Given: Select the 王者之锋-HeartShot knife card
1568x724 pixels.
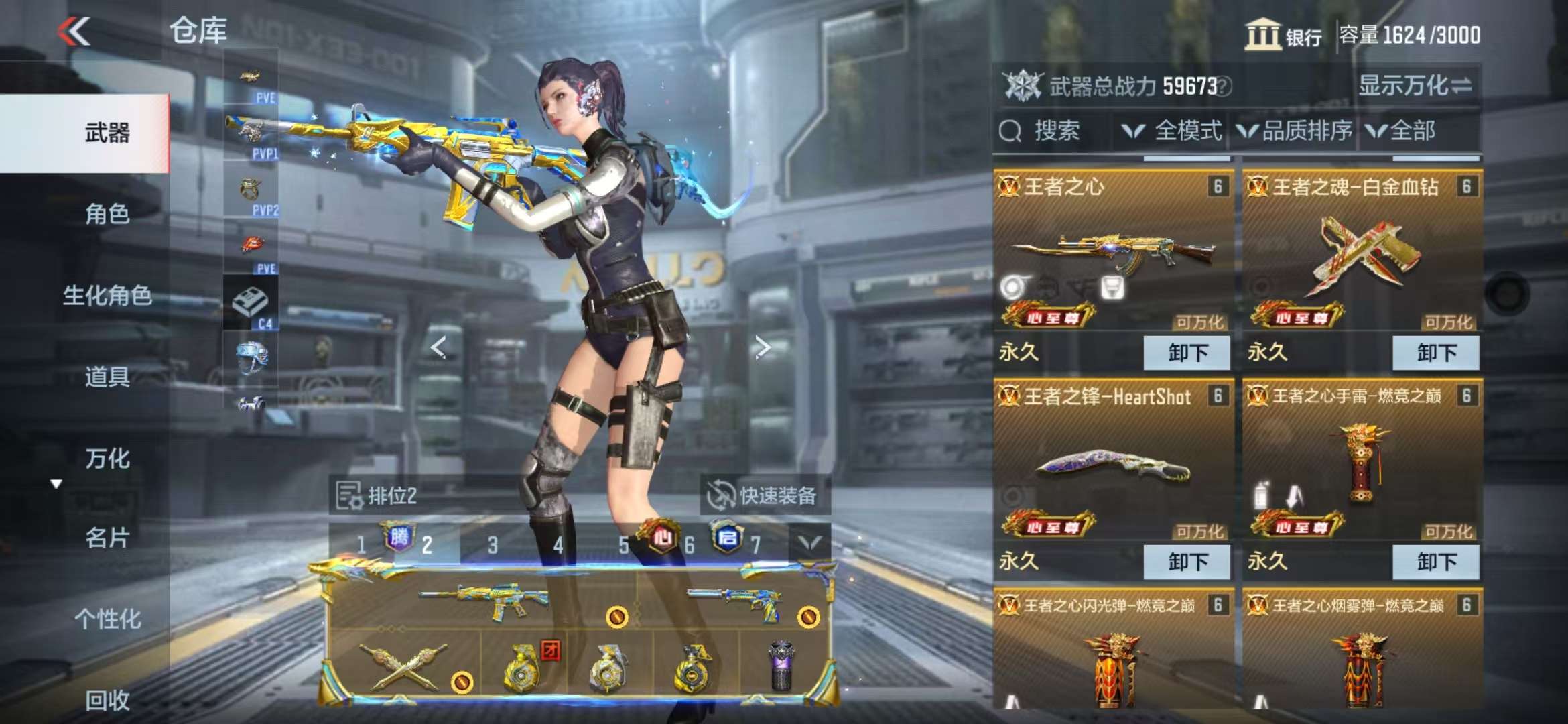Looking at the screenshot, I should coord(1112,463).
